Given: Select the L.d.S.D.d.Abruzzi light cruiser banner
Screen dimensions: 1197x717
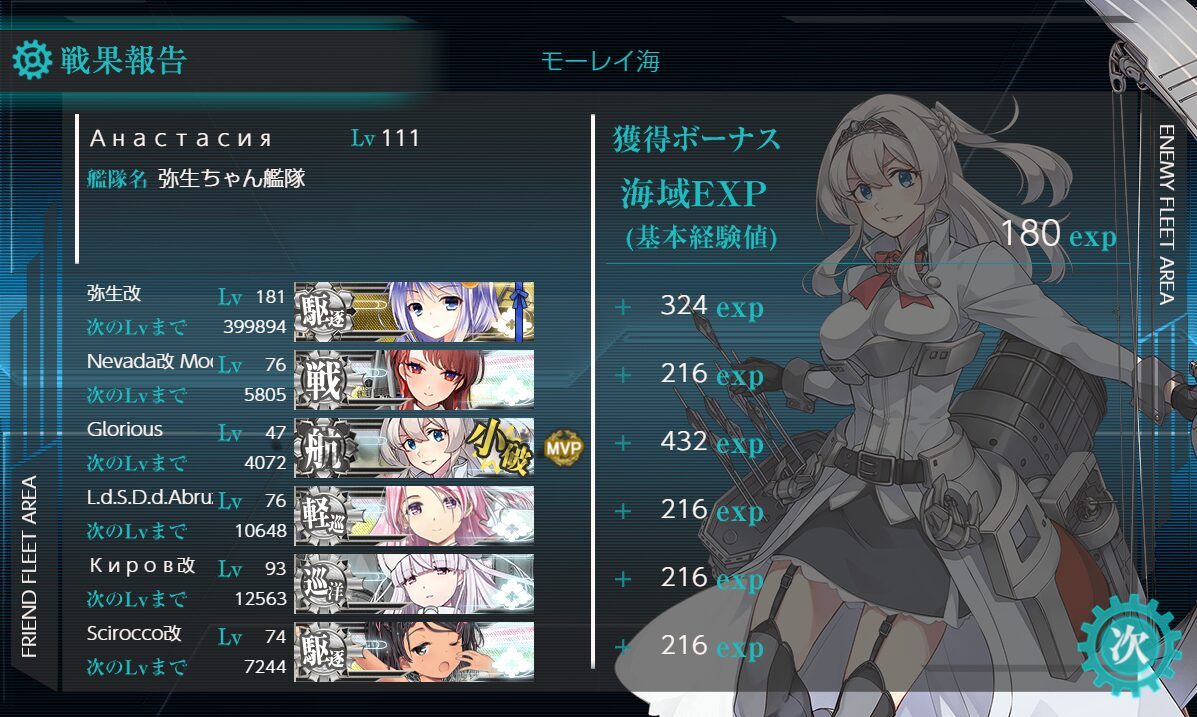Looking at the screenshot, I should [414, 516].
